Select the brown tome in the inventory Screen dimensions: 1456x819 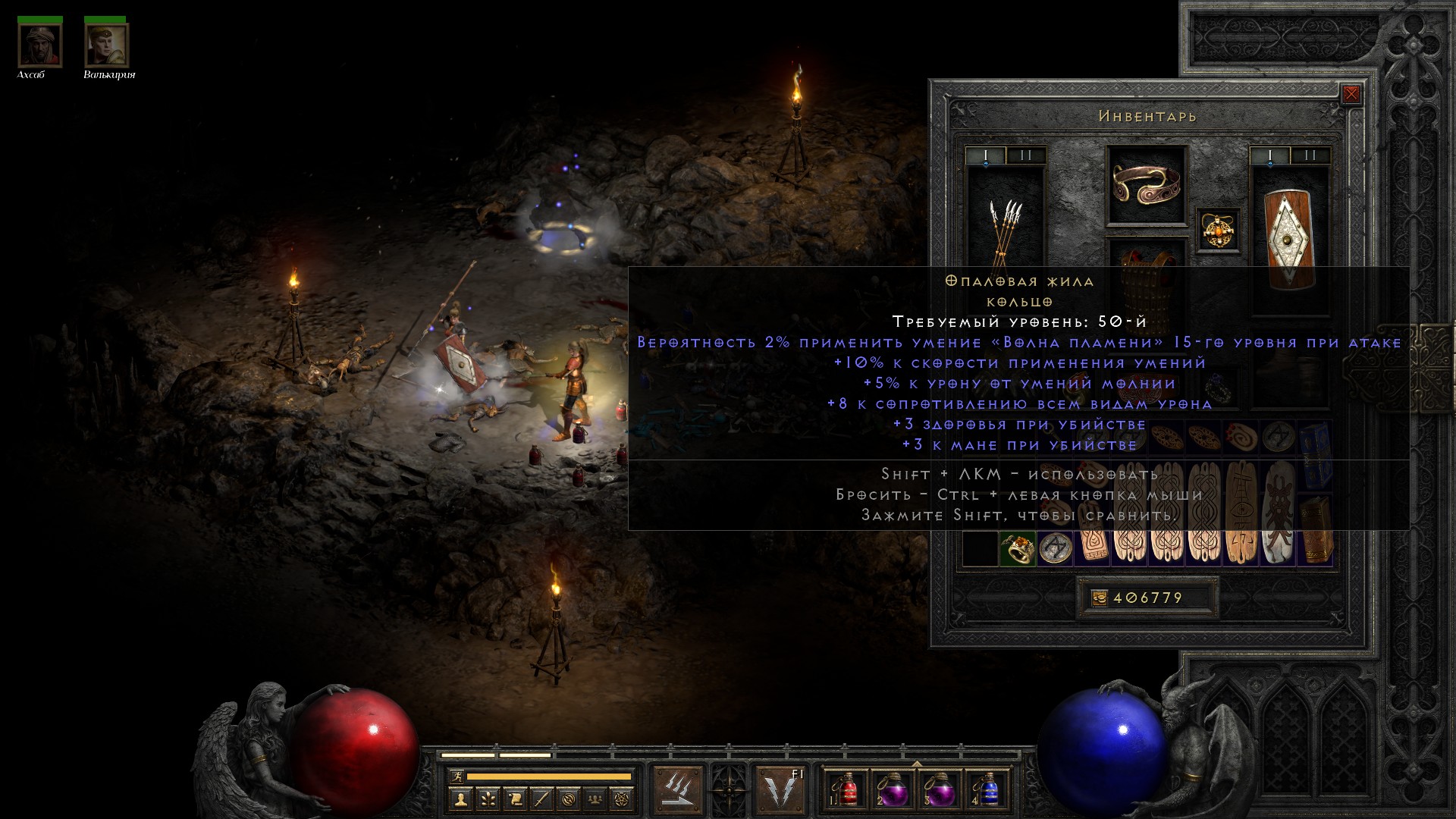pos(1316,531)
